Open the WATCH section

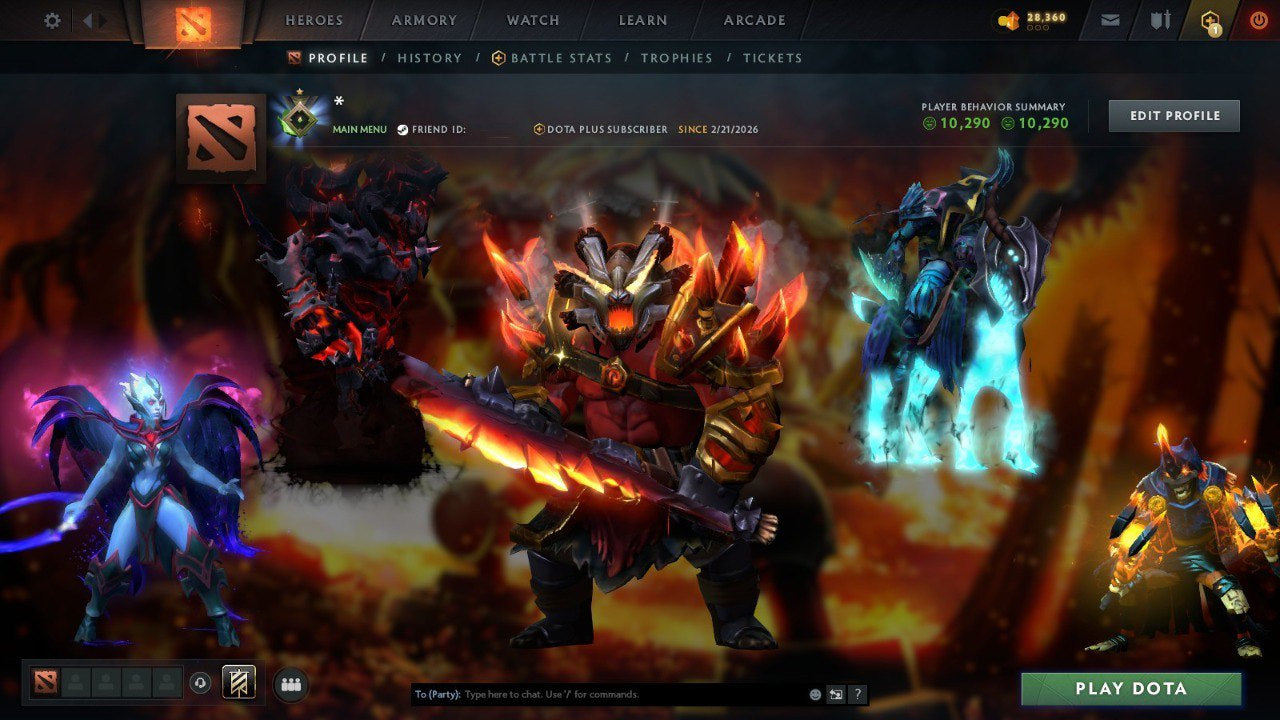pos(533,19)
